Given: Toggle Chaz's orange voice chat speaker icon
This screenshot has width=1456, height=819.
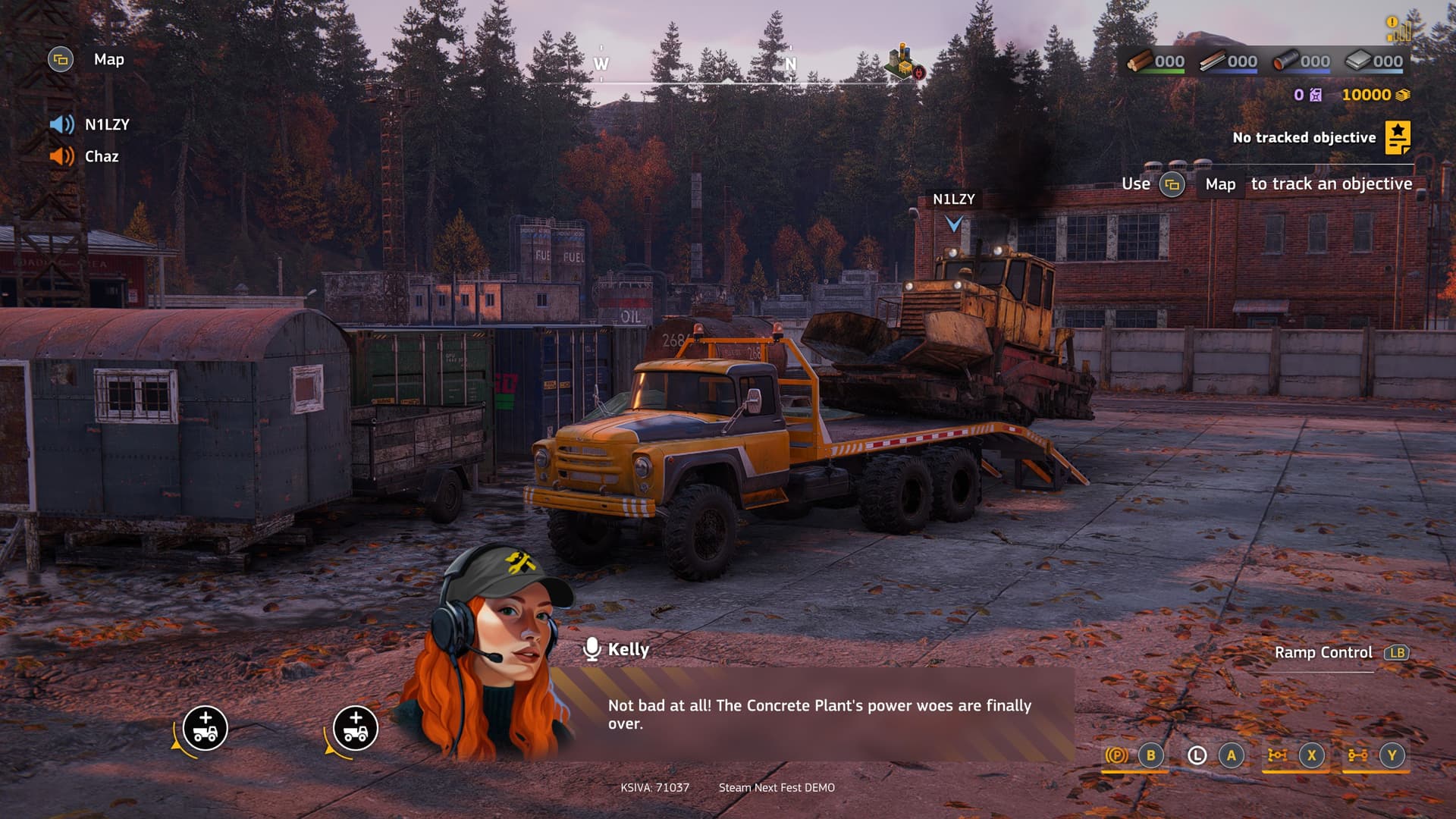Looking at the screenshot, I should coord(62,156).
